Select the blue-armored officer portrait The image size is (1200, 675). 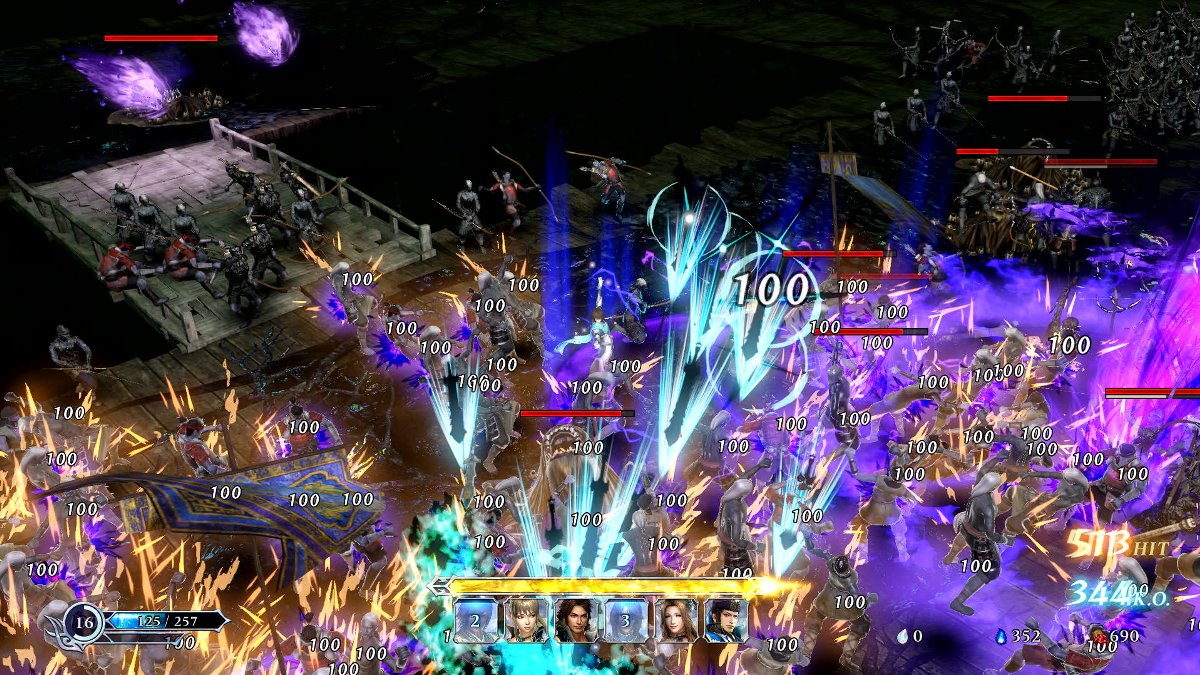coord(726,620)
